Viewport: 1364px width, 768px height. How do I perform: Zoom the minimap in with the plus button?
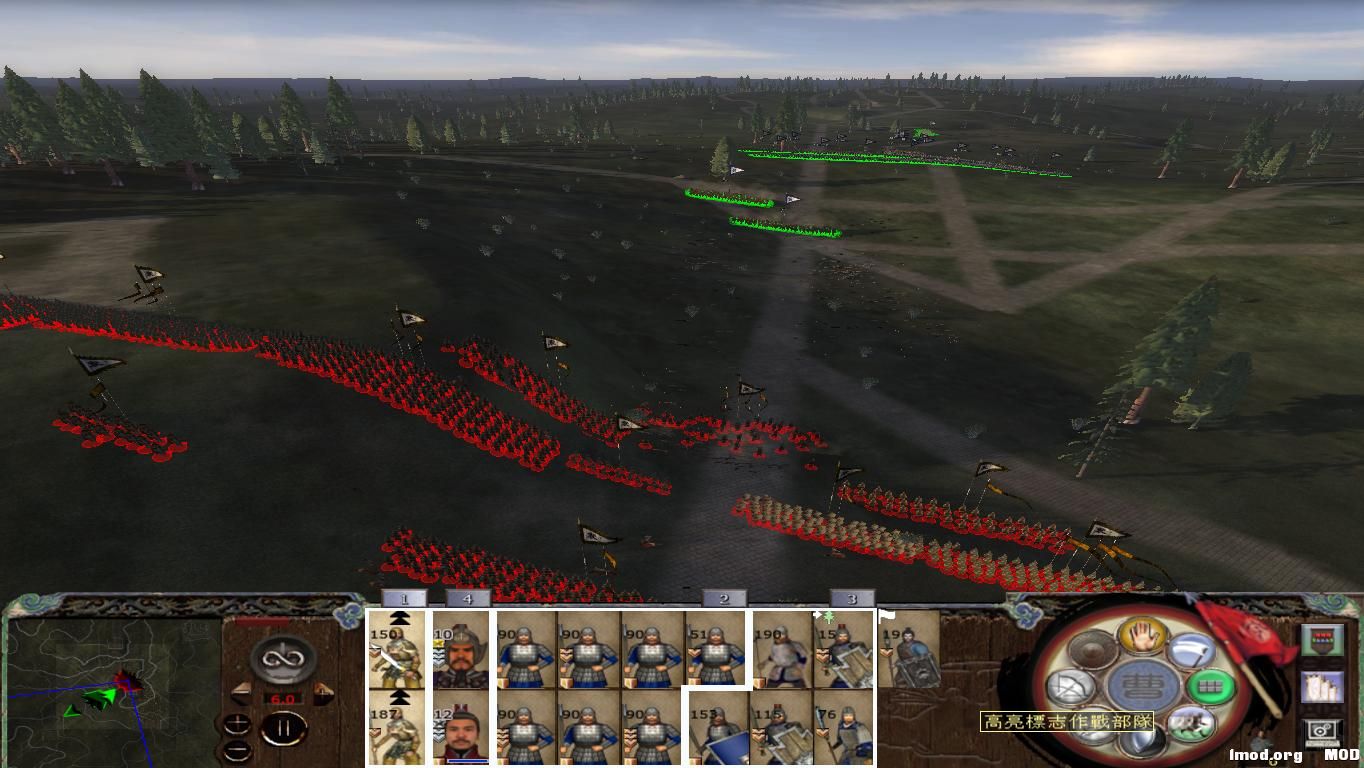click(x=238, y=724)
